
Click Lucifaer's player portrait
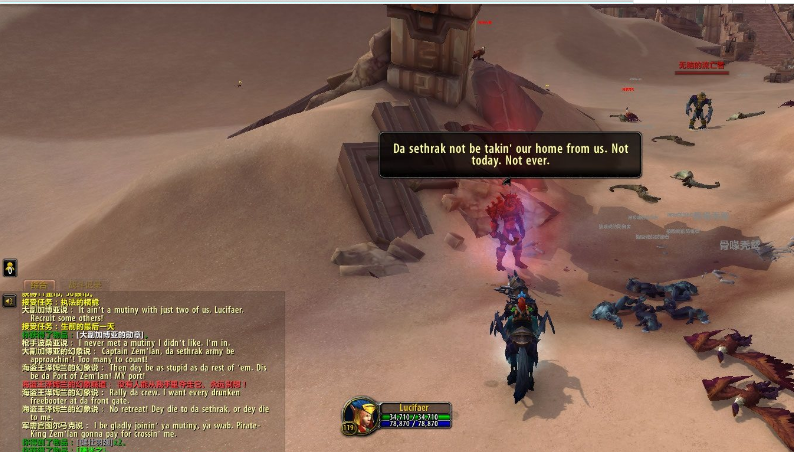(x=359, y=416)
